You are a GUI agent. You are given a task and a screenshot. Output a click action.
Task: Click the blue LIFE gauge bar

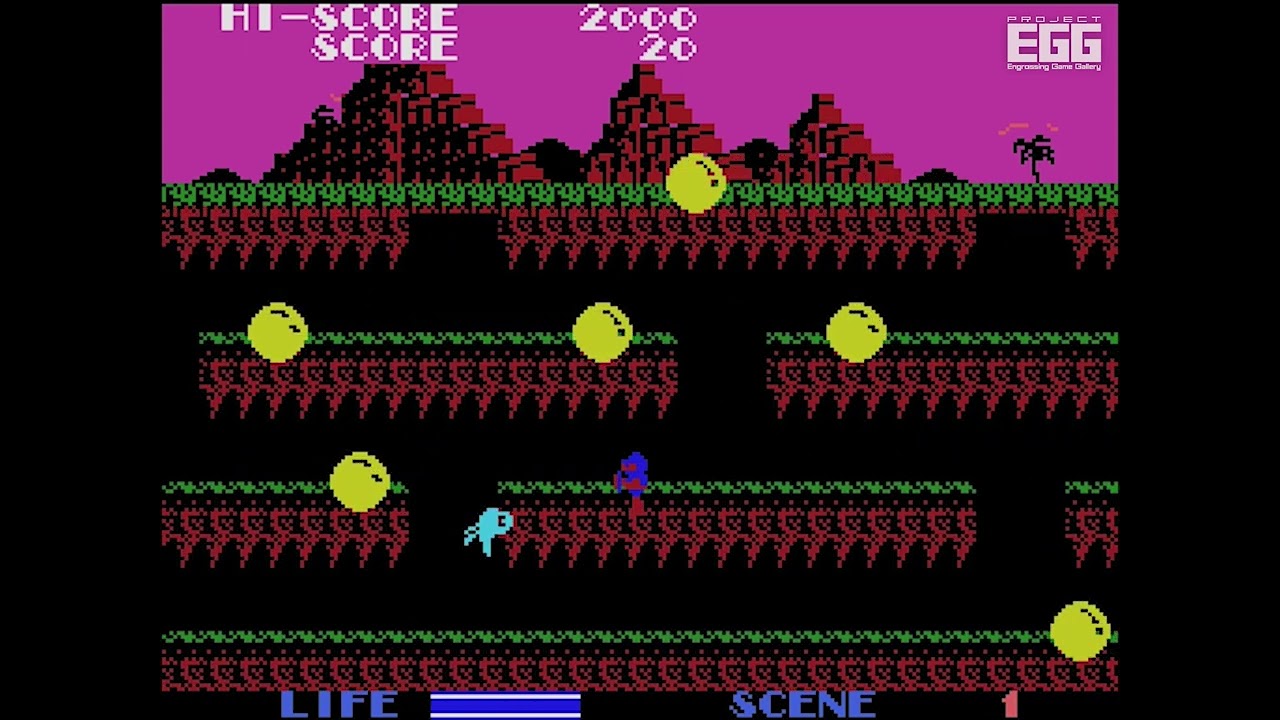point(505,706)
